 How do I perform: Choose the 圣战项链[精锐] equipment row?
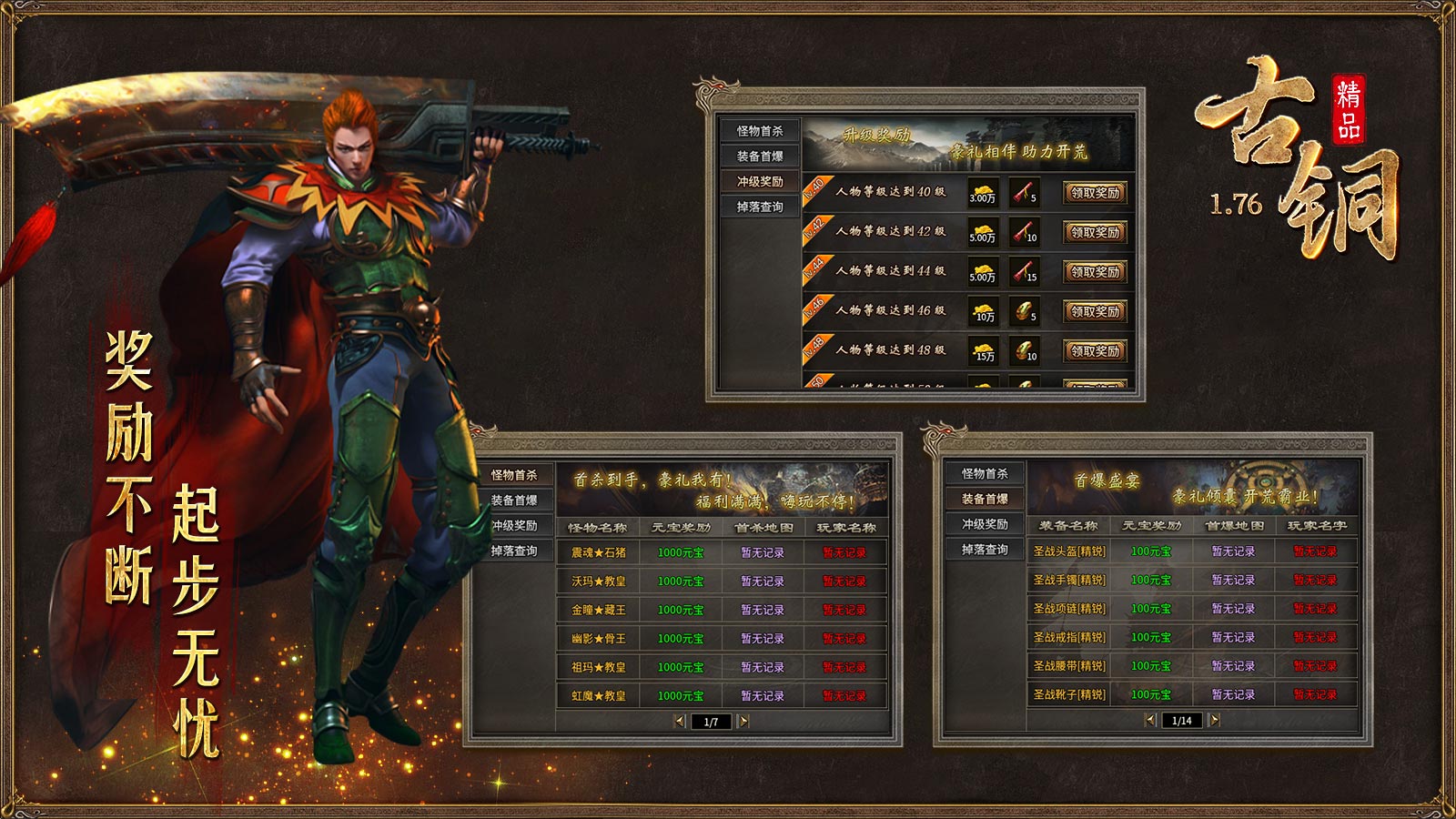[1069, 609]
